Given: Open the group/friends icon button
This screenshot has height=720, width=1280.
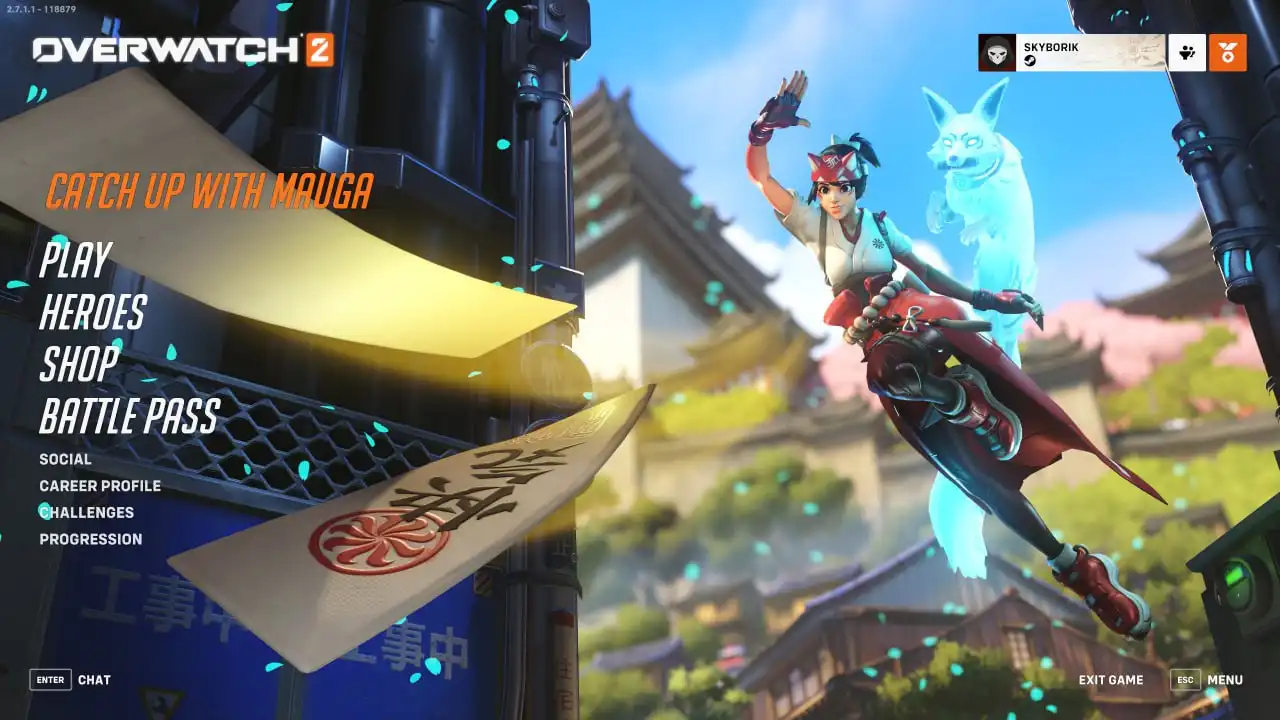Looking at the screenshot, I should [1187, 53].
